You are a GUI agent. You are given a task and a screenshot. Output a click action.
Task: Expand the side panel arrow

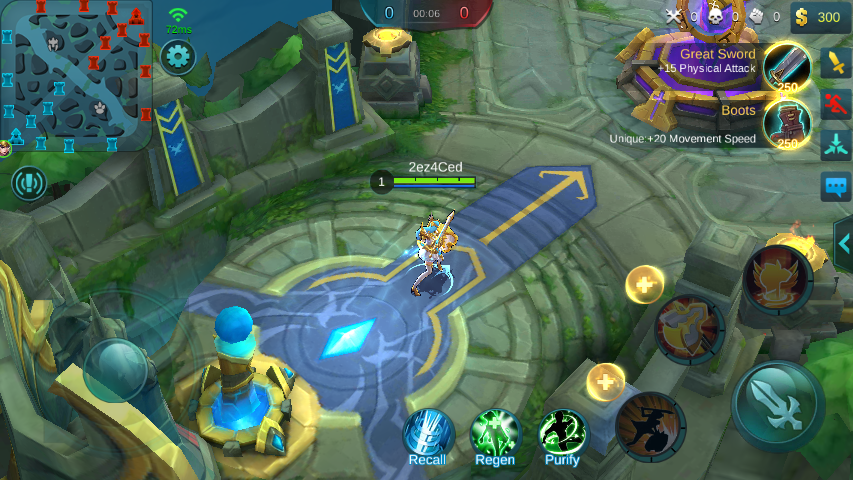tap(843, 243)
